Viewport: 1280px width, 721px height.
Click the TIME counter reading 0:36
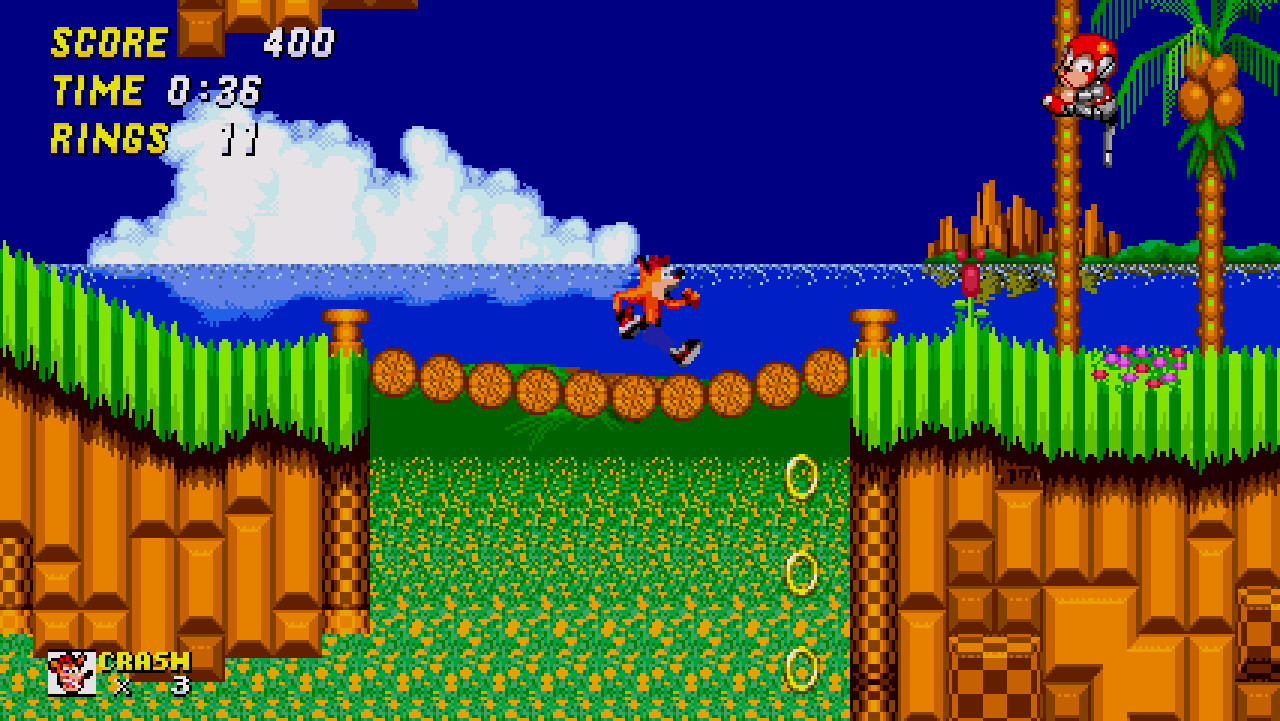[x=215, y=90]
